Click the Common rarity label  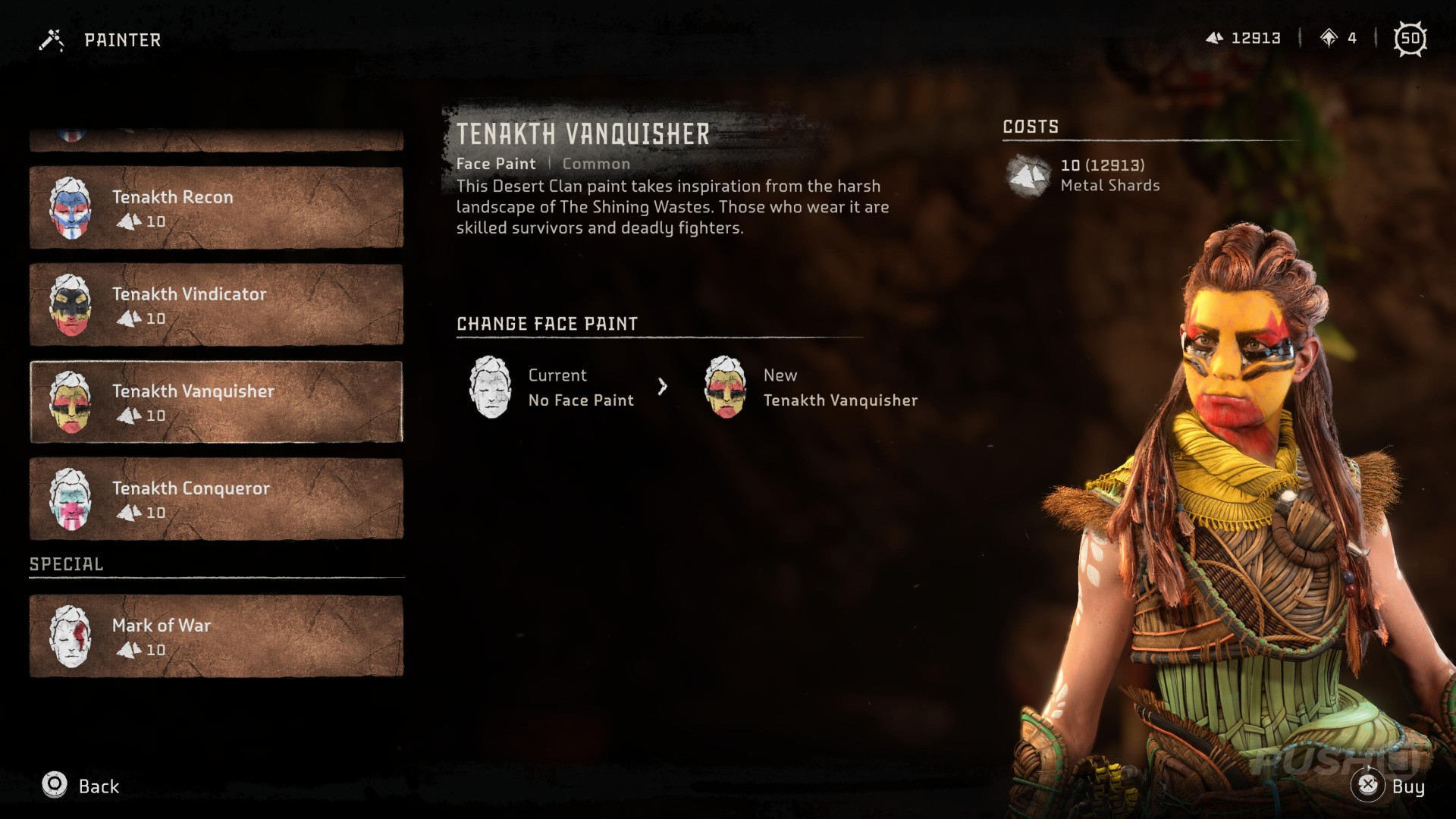pyautogui.click(x=596, y=163)
